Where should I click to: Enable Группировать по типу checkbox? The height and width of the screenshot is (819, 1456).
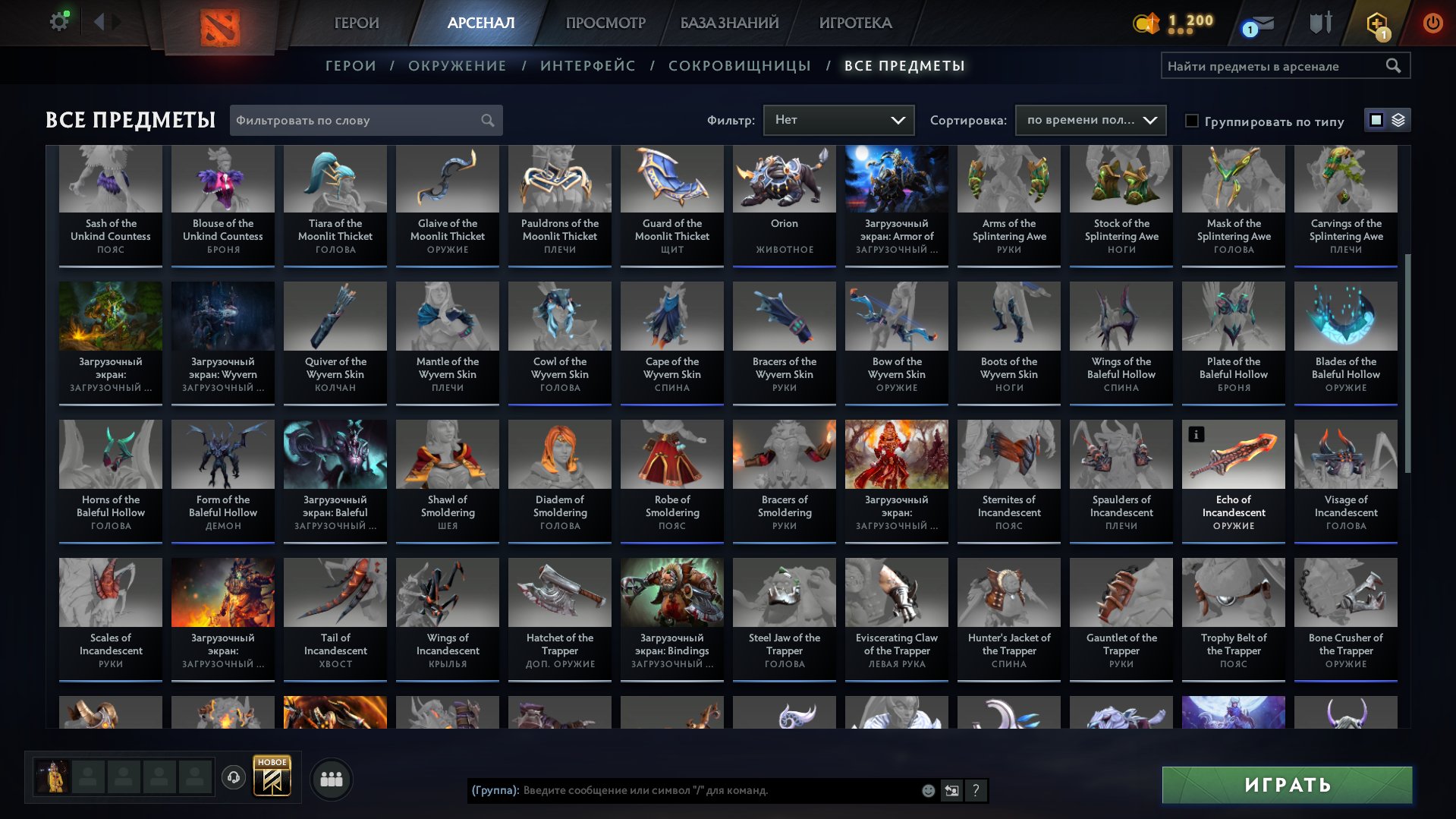(1193, 121)
